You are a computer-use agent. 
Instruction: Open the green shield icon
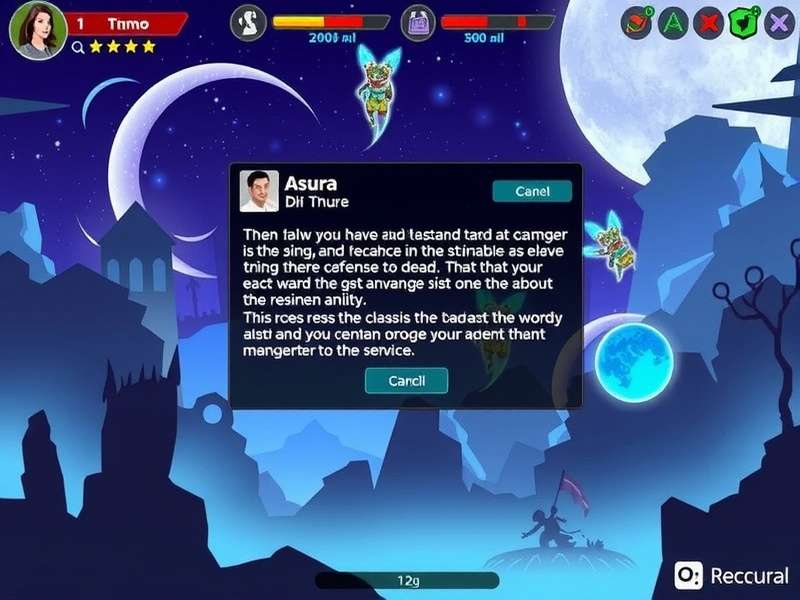[743, 22]
